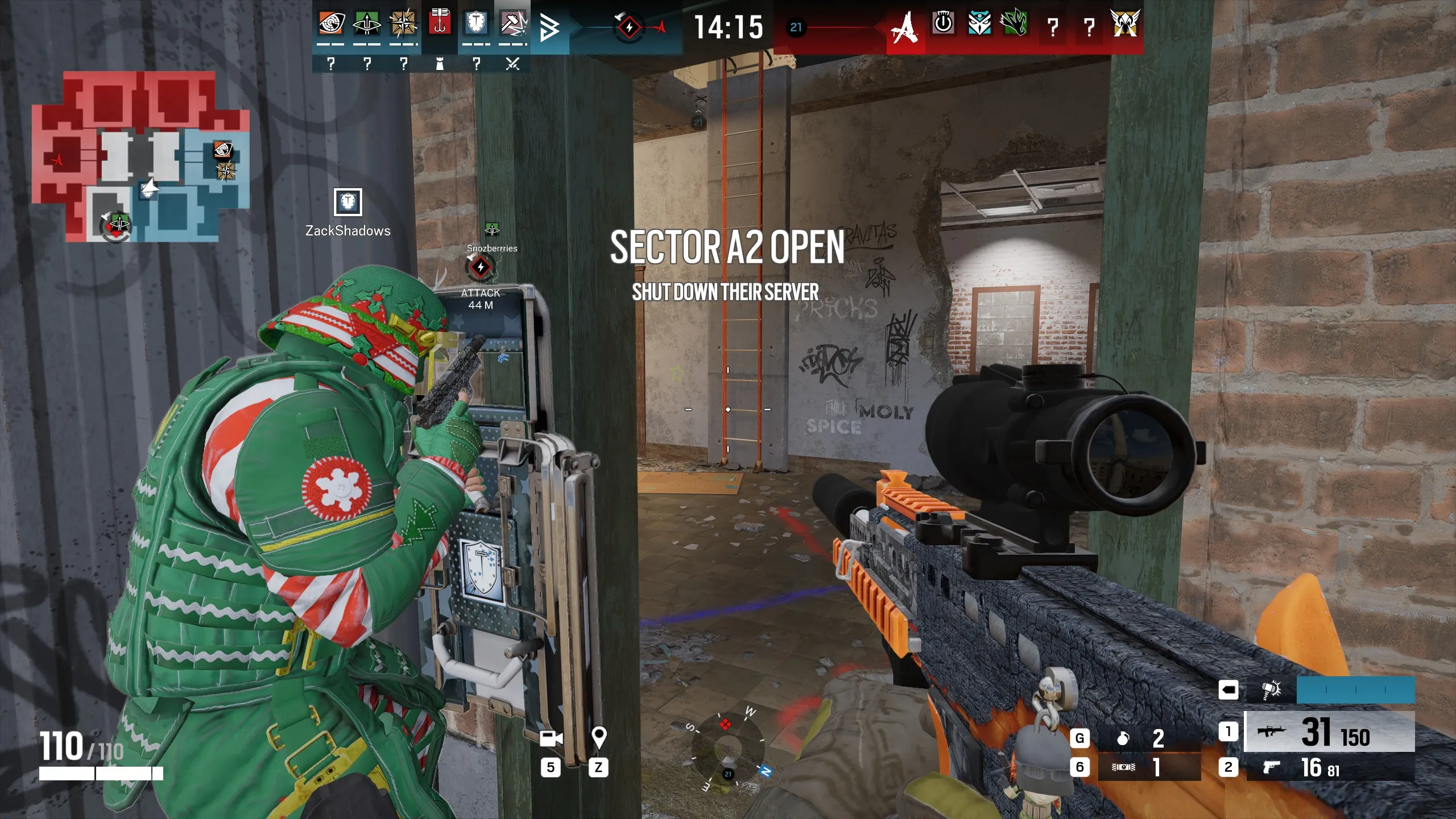Viewport: 1456px width, 819px height.
Task: Click the lightning bolt objective icon in top bar
Action: click(629, 27)
